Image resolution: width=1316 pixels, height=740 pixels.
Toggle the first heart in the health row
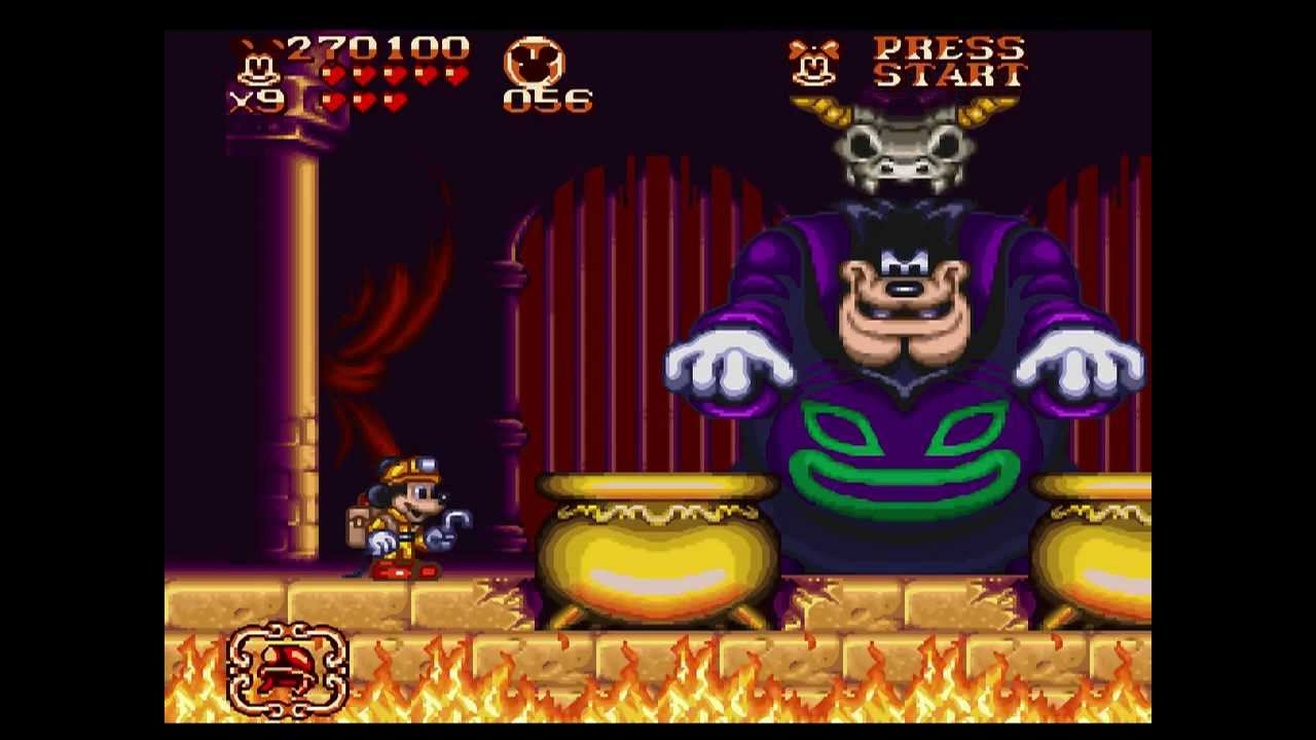click(331, 74)
